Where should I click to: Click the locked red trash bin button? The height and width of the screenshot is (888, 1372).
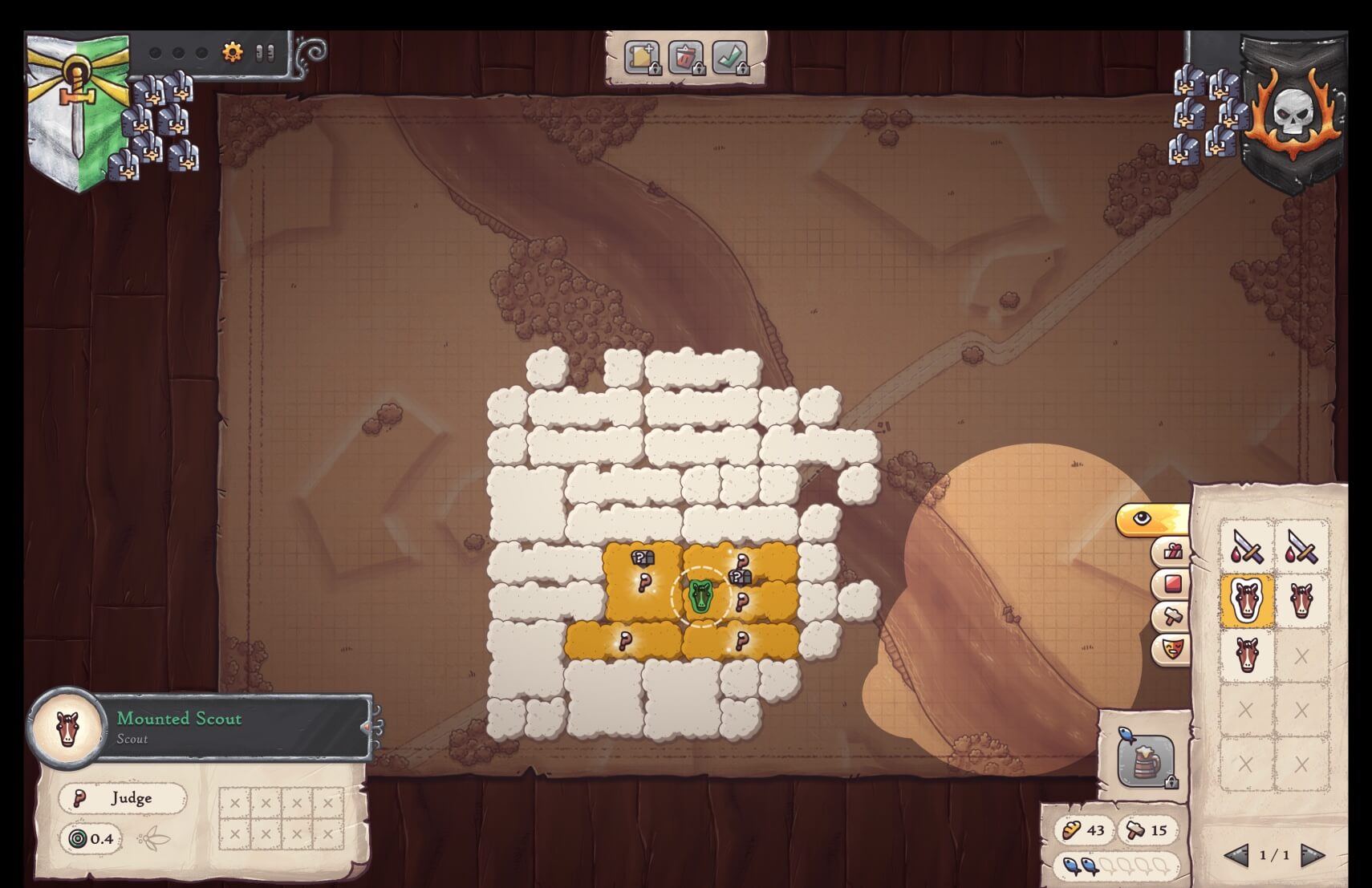[685, 58]
